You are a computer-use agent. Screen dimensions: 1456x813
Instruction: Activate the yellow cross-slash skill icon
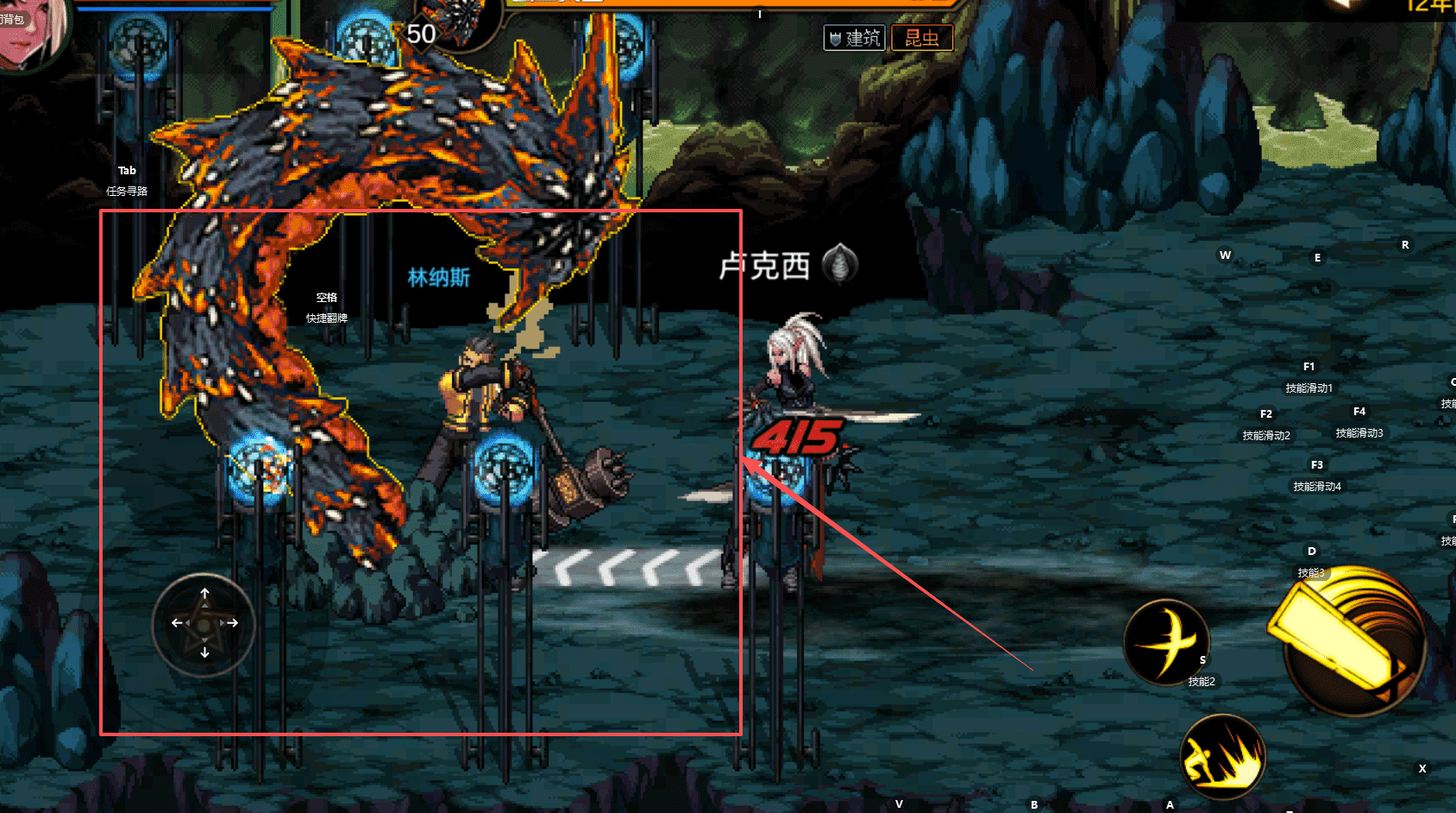(x=1166, y=642)
